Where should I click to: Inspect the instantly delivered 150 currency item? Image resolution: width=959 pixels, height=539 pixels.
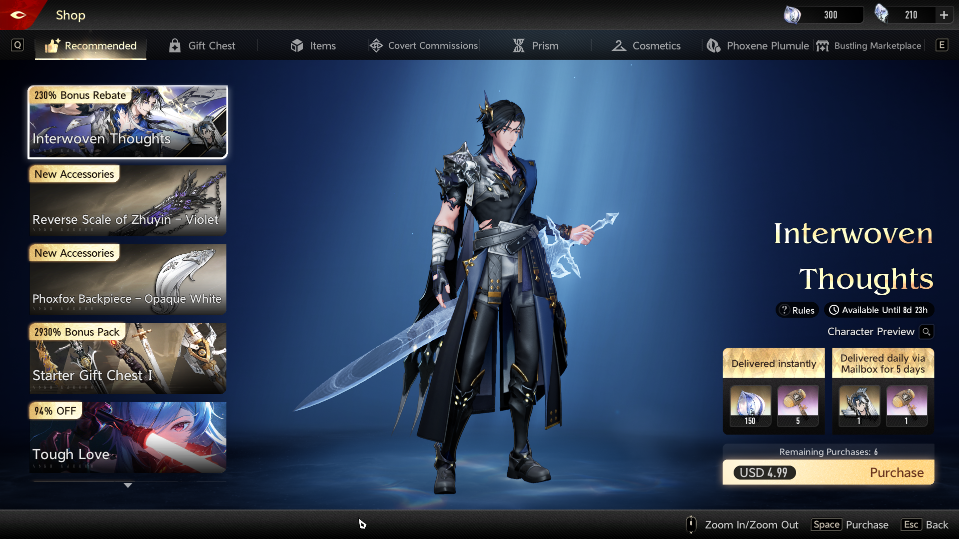(750, 404)
